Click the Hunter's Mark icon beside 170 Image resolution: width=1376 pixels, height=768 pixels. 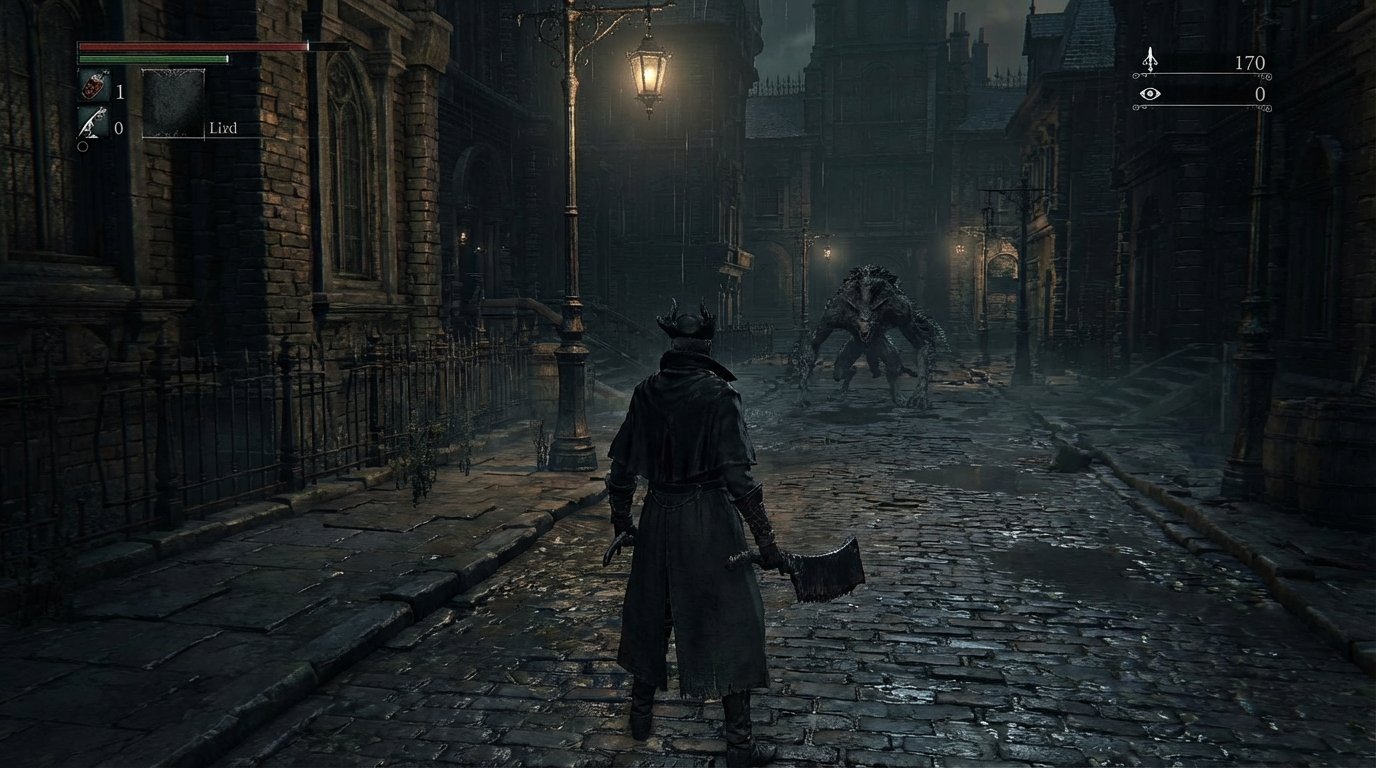(x=1151, y=62)
